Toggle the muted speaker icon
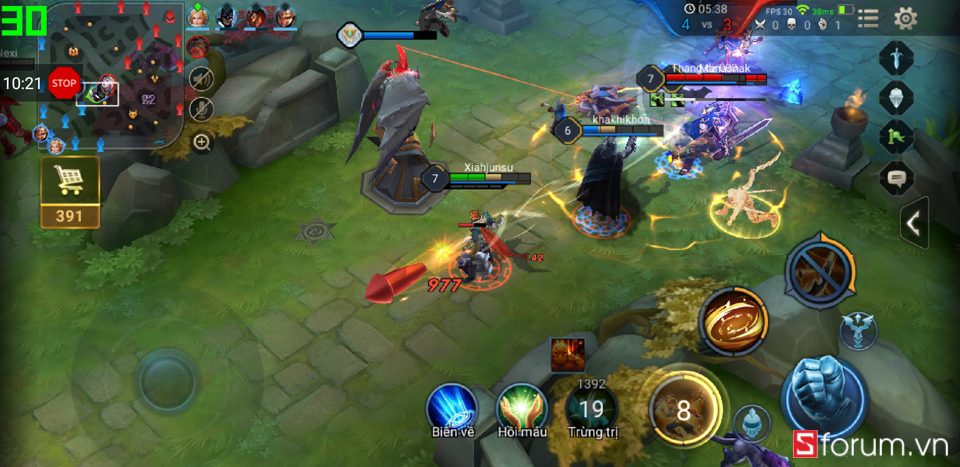960x467 pixels. click(201, 78)
